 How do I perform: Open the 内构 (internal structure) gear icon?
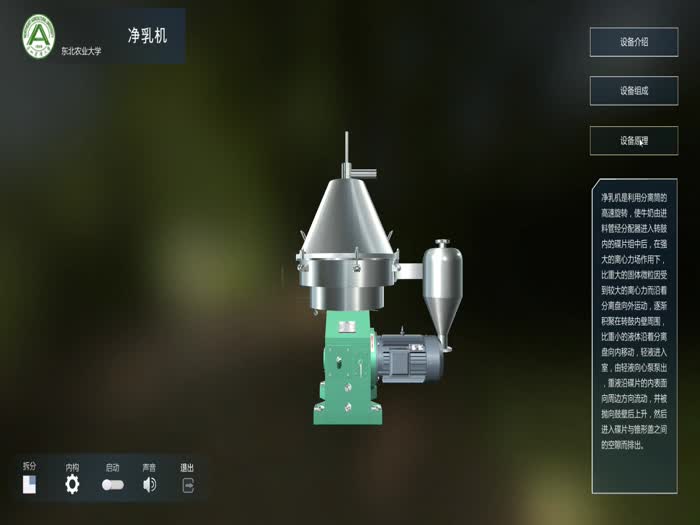point(72,485)
